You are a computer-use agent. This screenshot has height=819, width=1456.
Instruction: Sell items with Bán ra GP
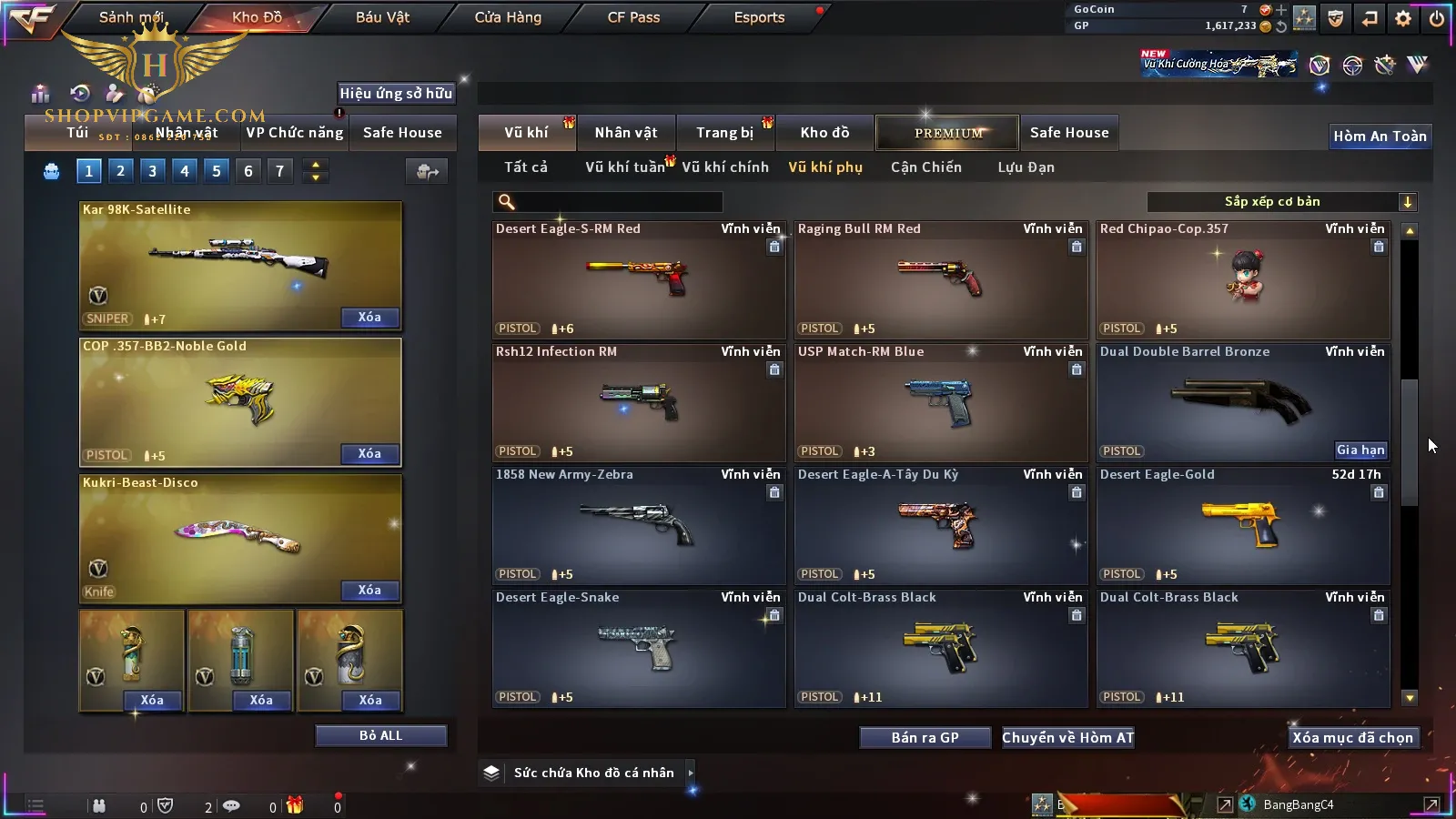[x=925, y=738]
